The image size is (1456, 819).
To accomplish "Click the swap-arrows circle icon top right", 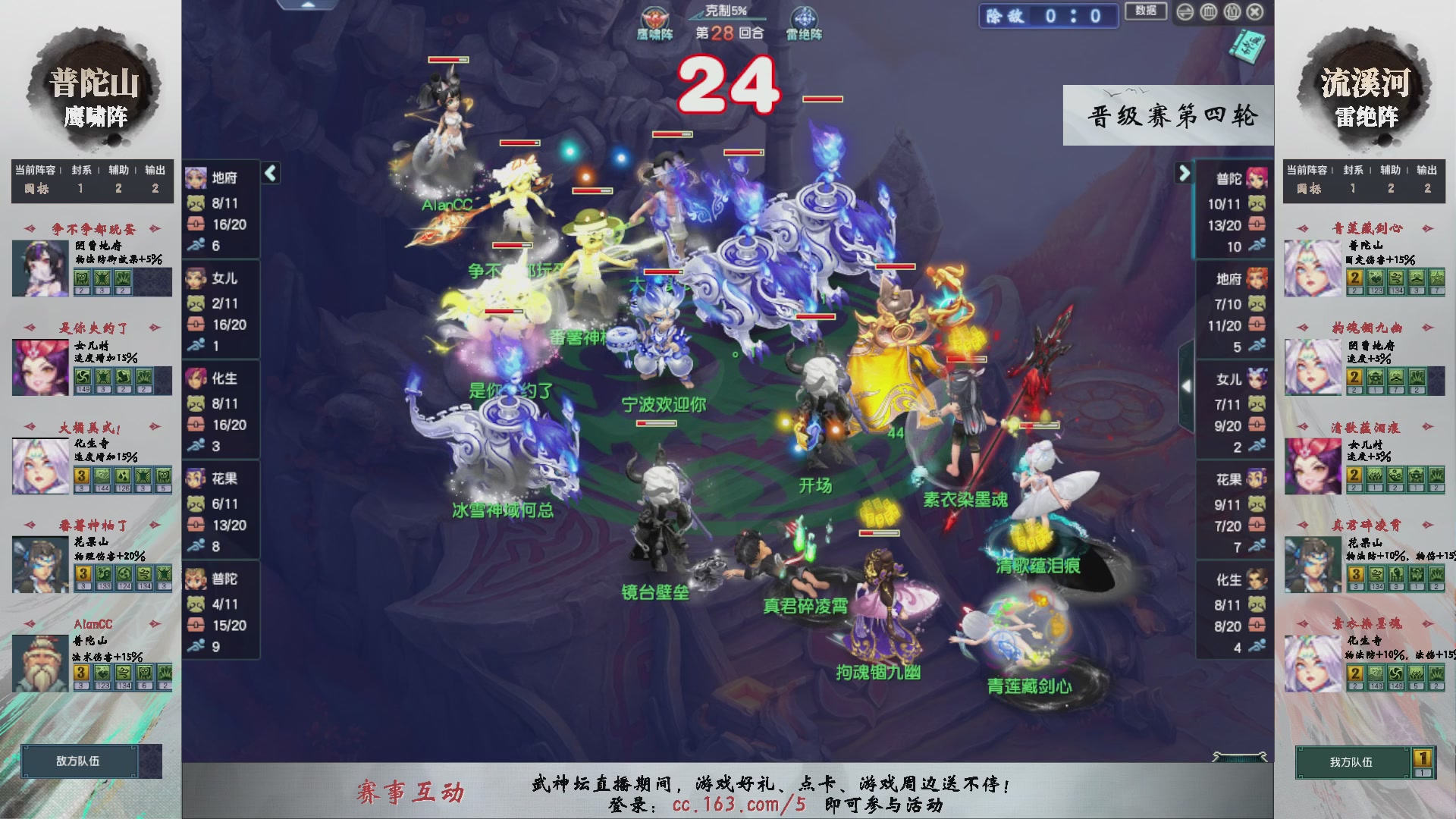I will 1185,12.
